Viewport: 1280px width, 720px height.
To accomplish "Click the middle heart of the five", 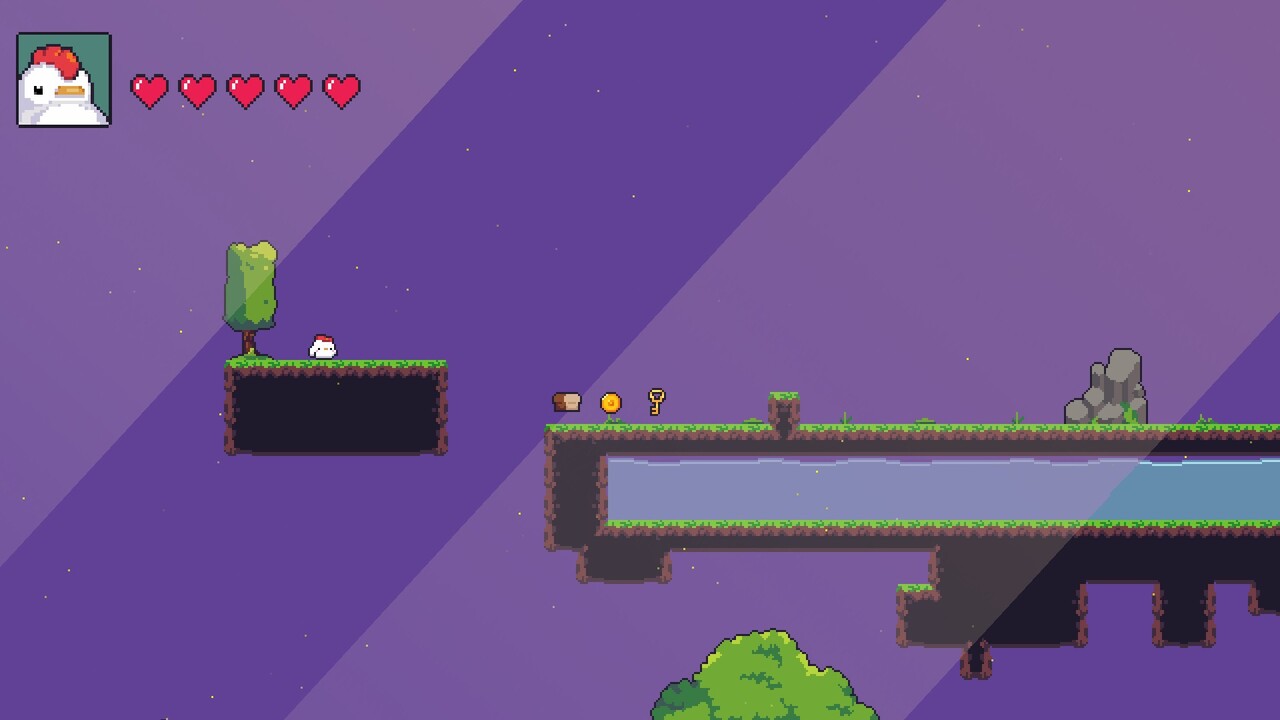I will point(247,89).
